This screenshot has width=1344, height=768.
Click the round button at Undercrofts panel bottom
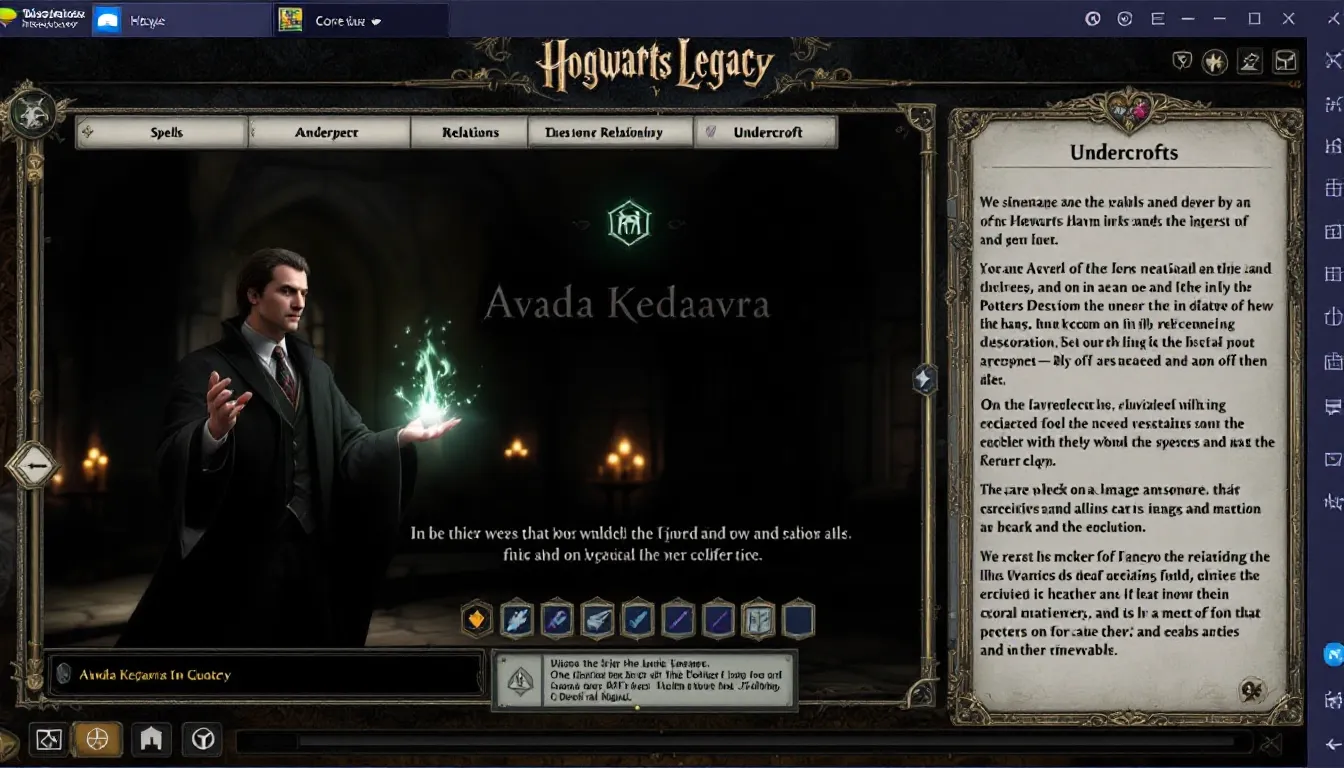[1252, 689]
